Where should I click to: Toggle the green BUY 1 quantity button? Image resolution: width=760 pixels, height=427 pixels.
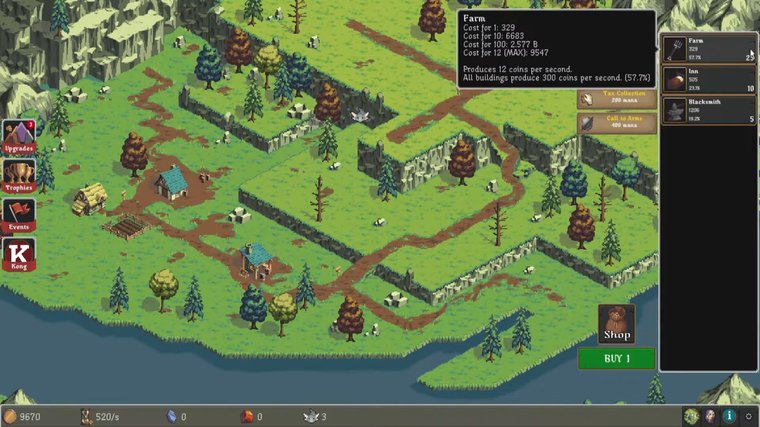point(616,358)
